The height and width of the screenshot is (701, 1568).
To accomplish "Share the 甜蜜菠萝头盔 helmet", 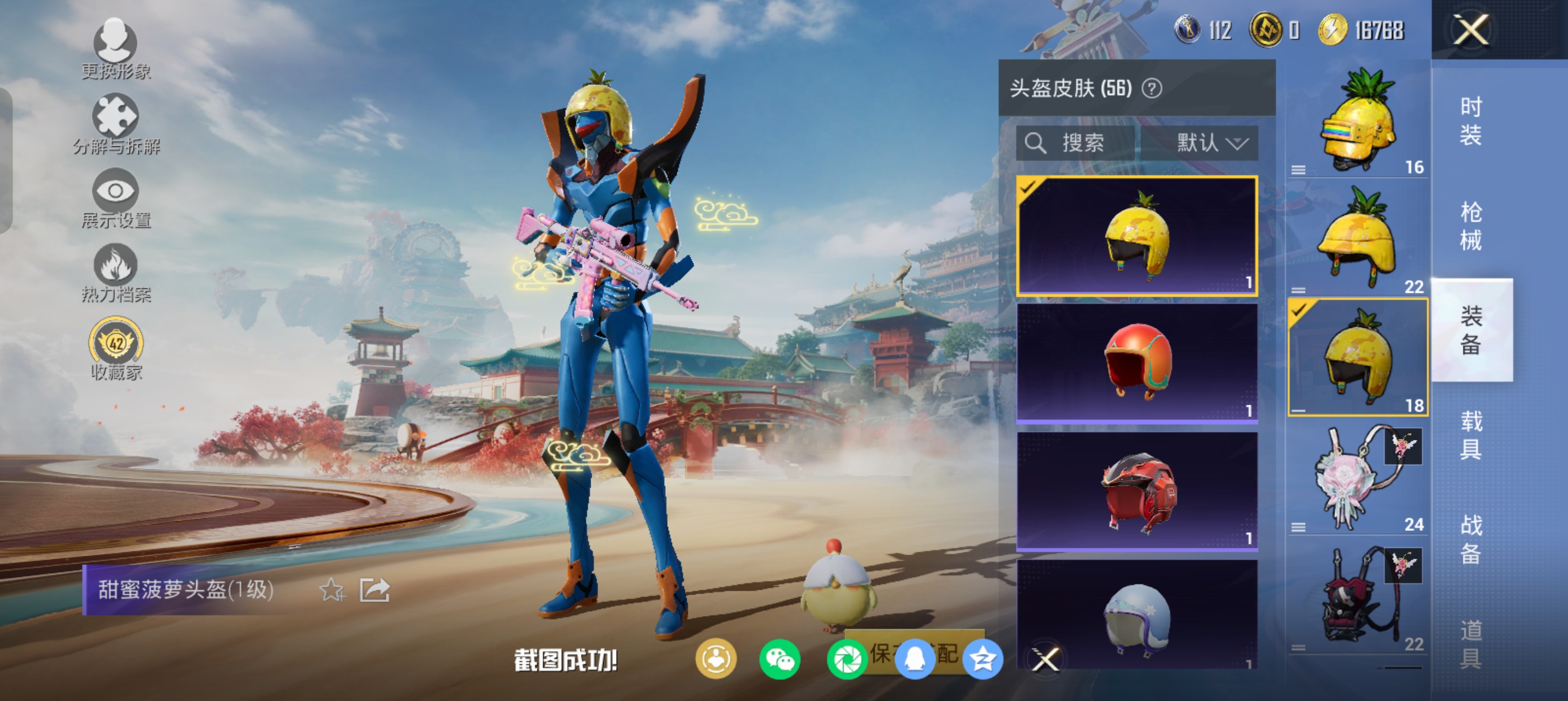I will (x=374, y=590).
